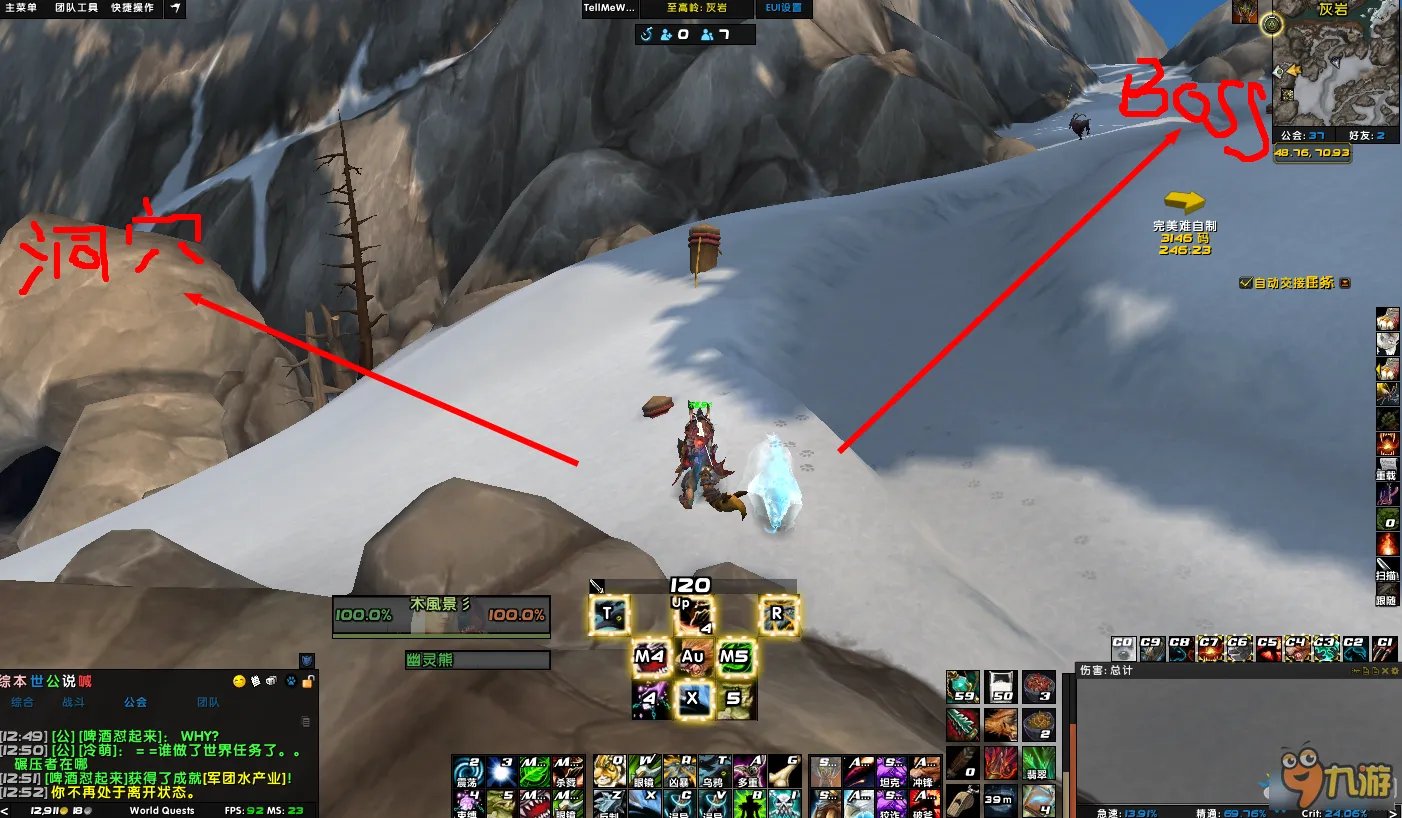Select the 综合 general chat tab

tap(22, 702)
